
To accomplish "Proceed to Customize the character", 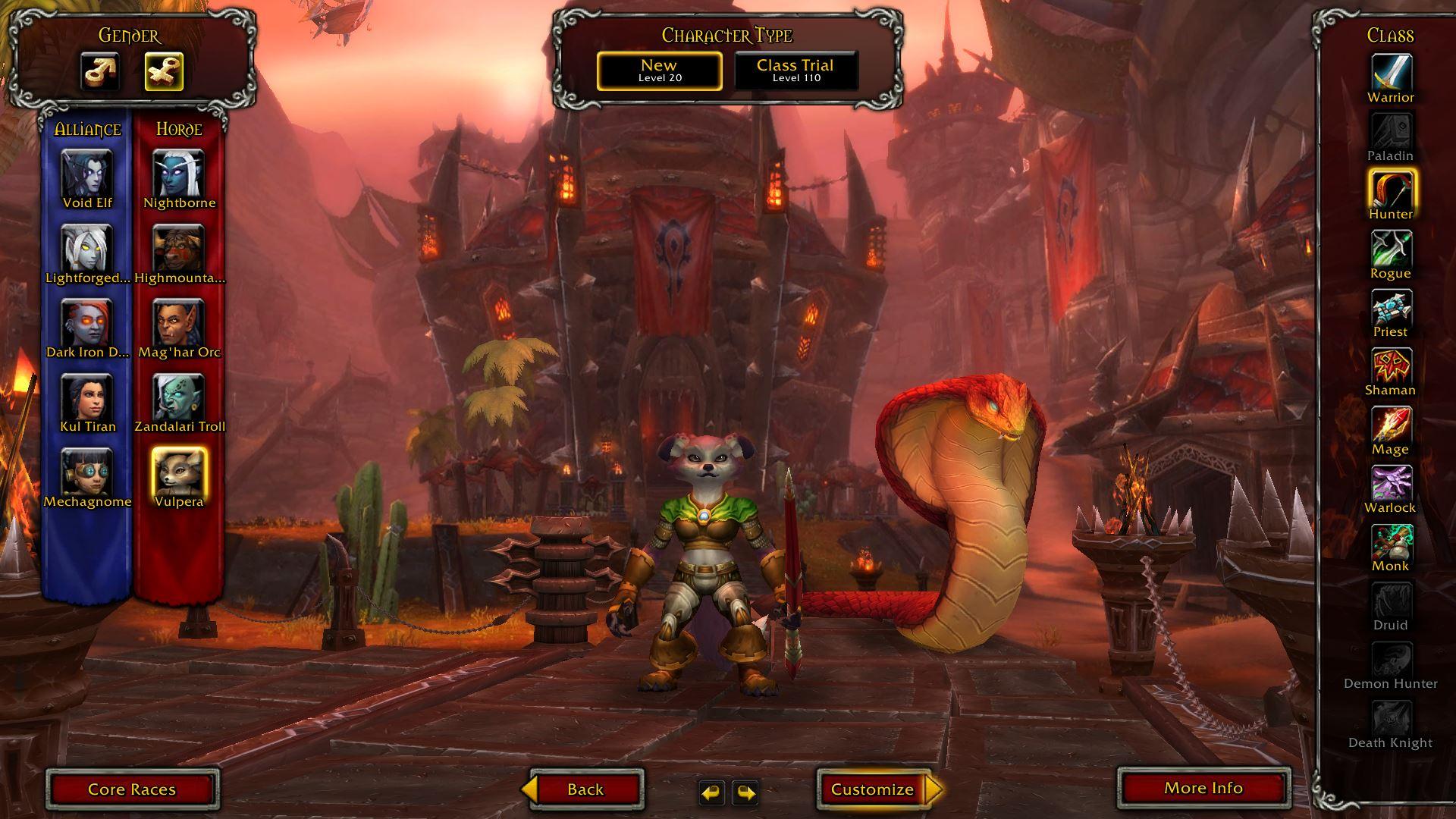I will [874, 789].
